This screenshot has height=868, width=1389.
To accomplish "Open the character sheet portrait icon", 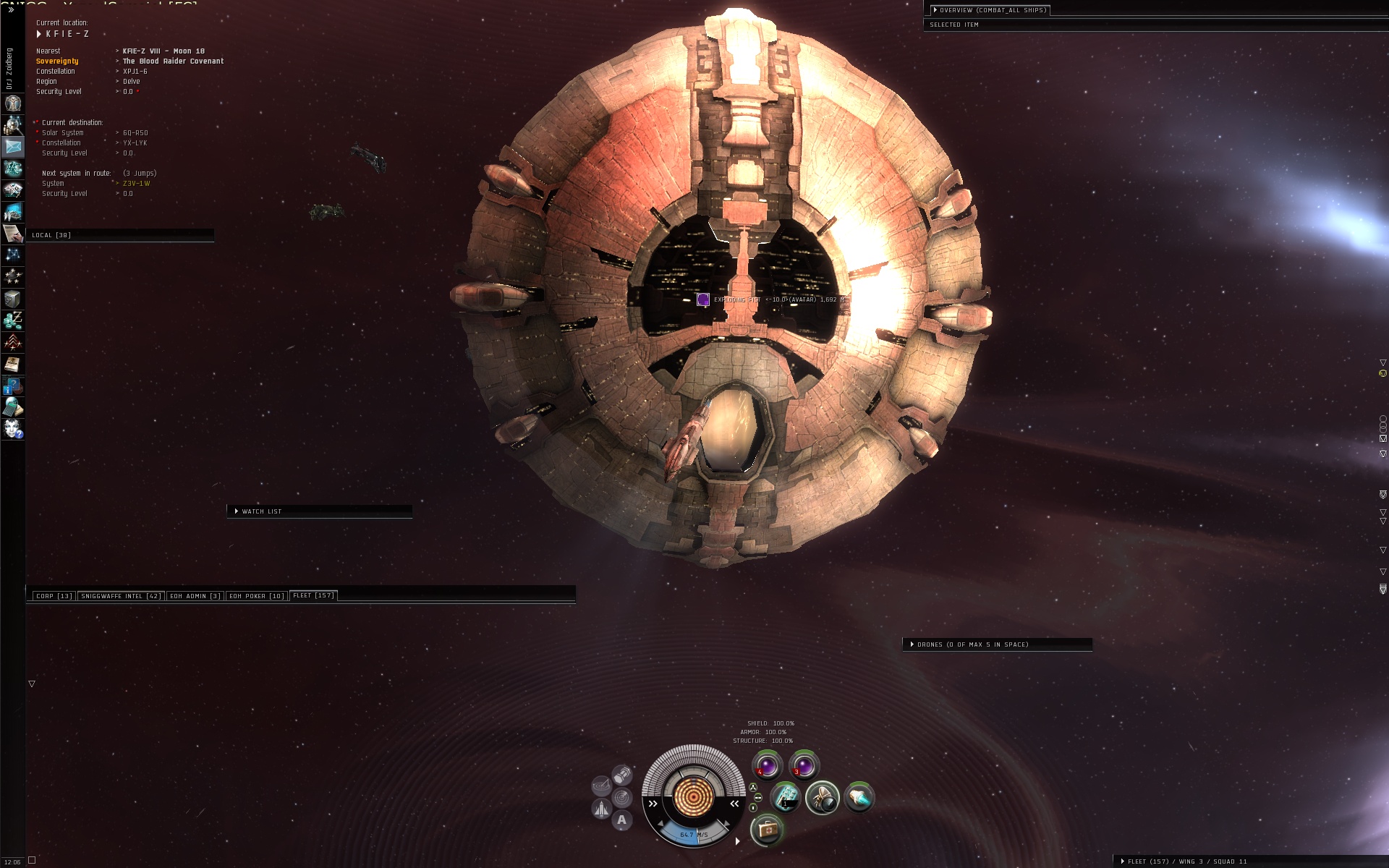I will pos(13,103).
